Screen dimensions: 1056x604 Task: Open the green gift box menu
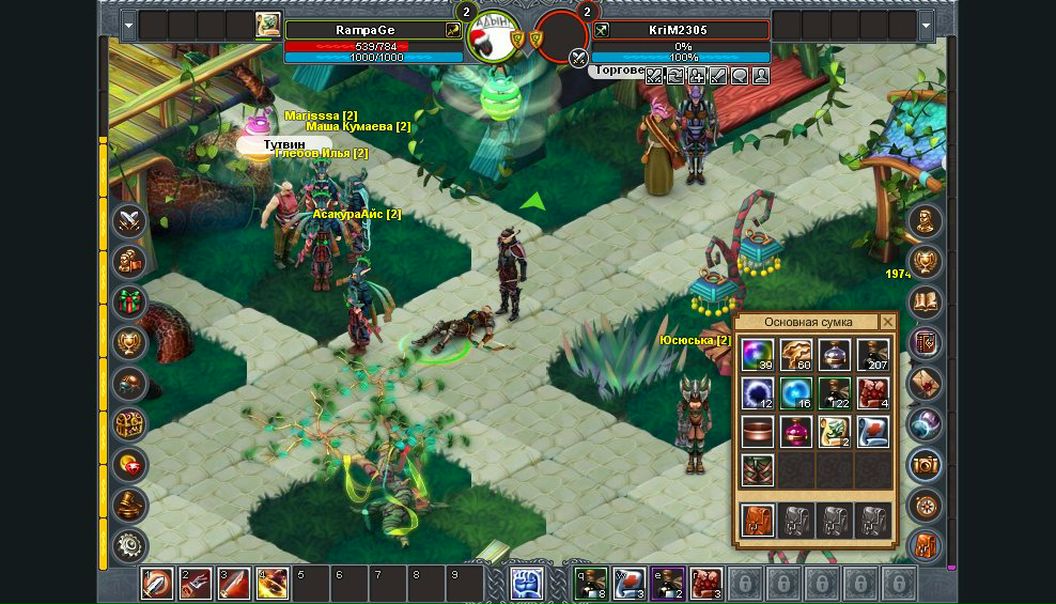[x=129, y=302]
